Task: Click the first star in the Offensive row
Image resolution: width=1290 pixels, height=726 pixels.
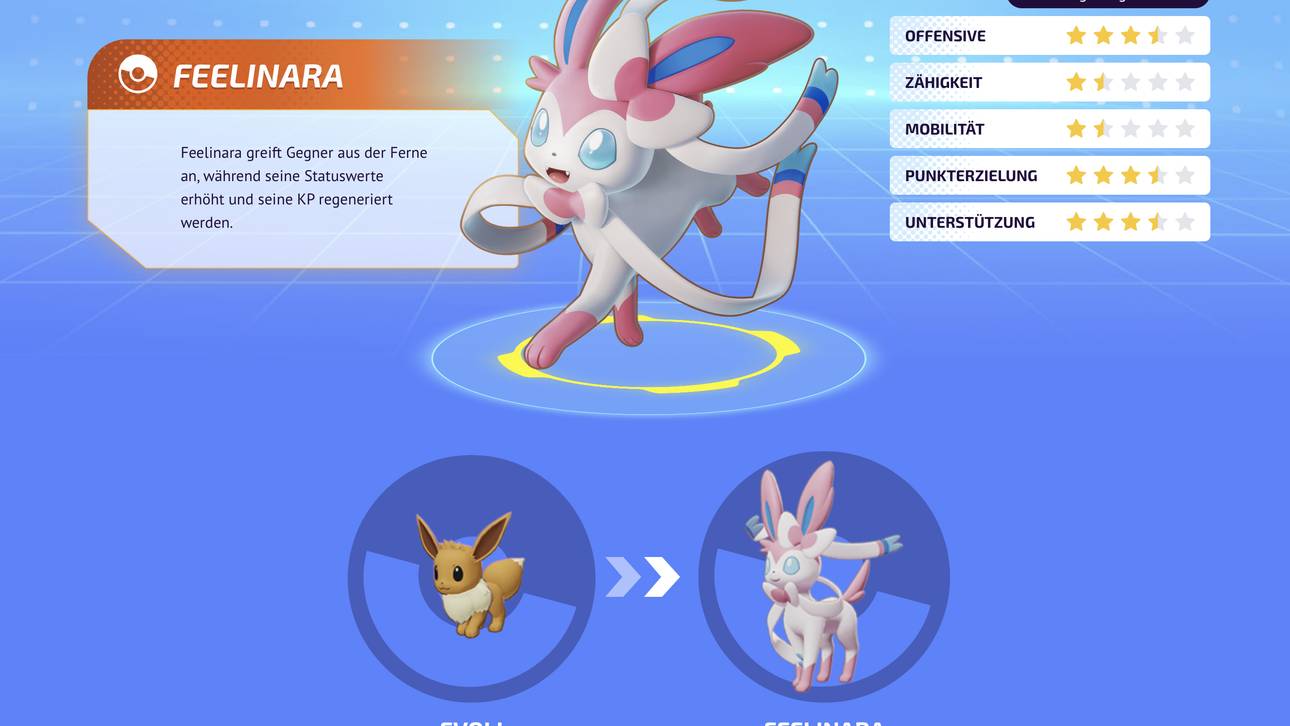Action: click(1075, 33)
